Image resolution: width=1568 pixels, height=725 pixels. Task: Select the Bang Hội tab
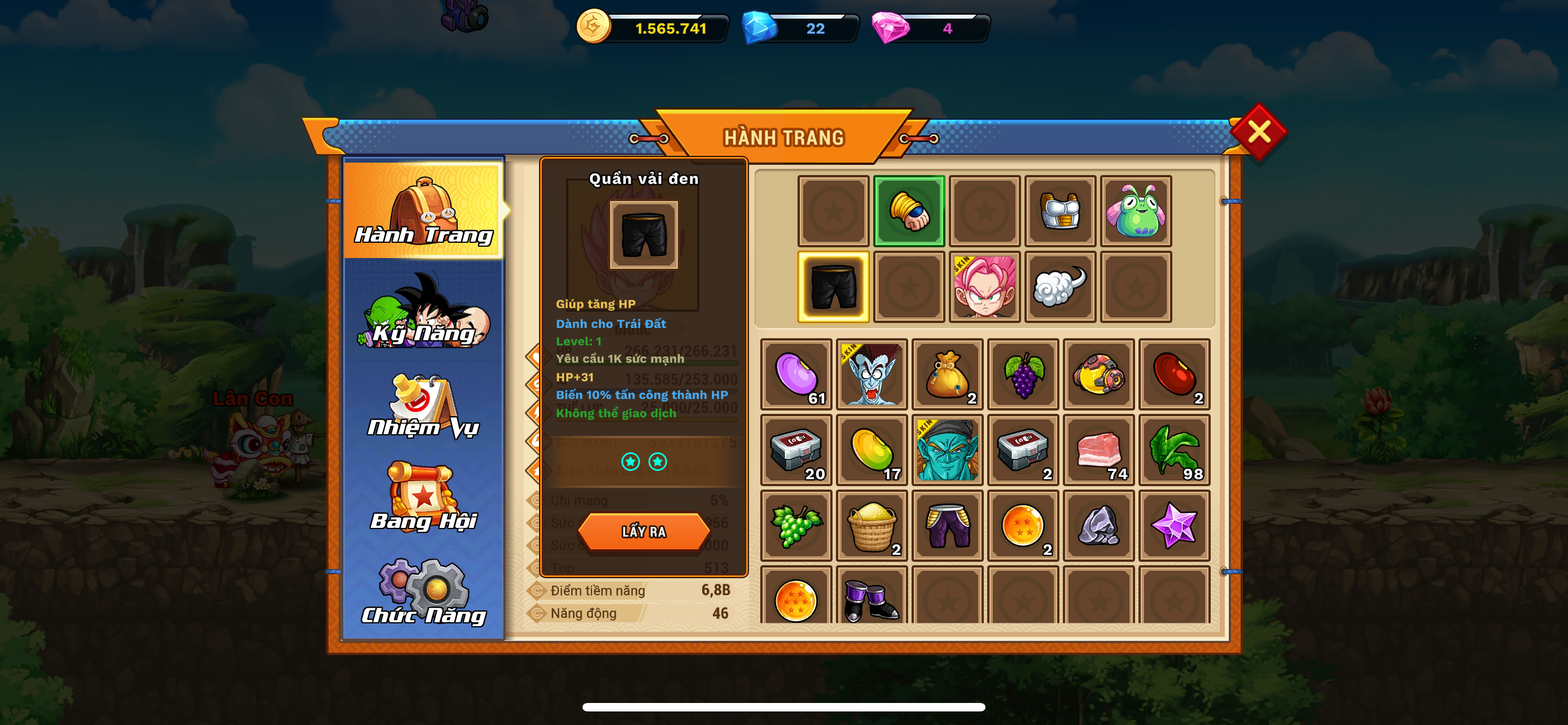(424, 497)
